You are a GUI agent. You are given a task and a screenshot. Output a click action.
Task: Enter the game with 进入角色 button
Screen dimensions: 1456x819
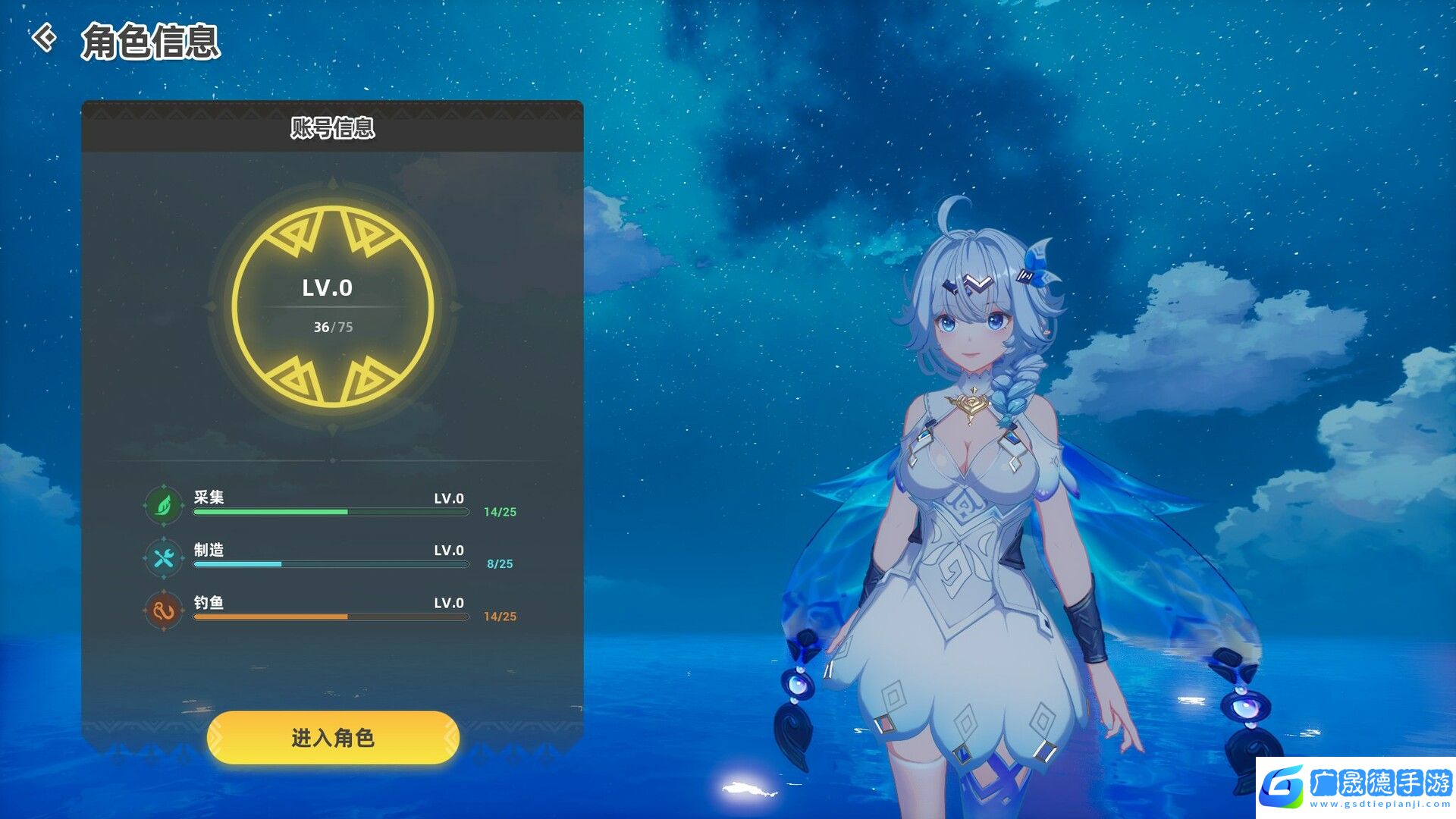[333, 737]
